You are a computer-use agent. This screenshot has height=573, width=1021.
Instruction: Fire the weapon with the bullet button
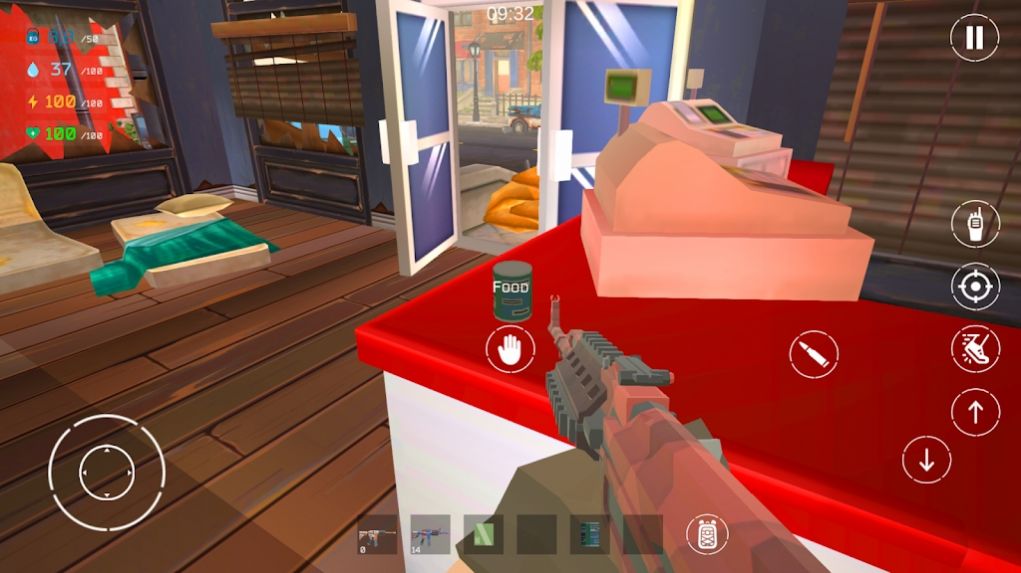coord(812,354)
